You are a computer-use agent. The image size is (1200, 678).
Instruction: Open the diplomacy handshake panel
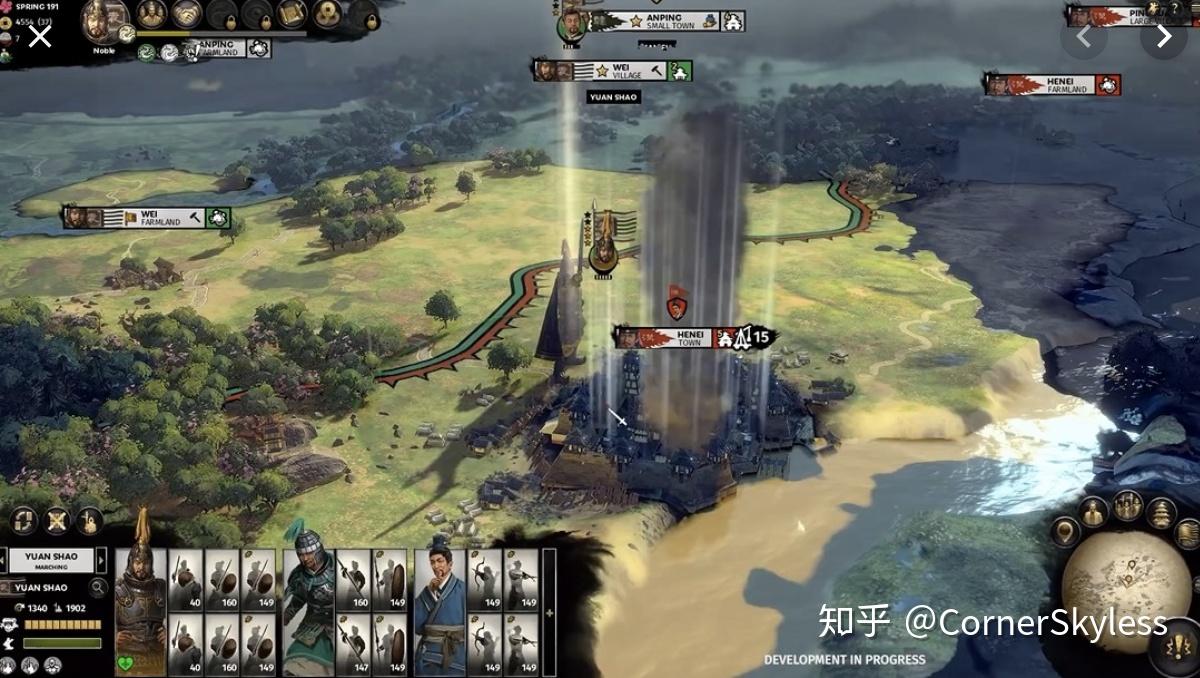(186, 13)
